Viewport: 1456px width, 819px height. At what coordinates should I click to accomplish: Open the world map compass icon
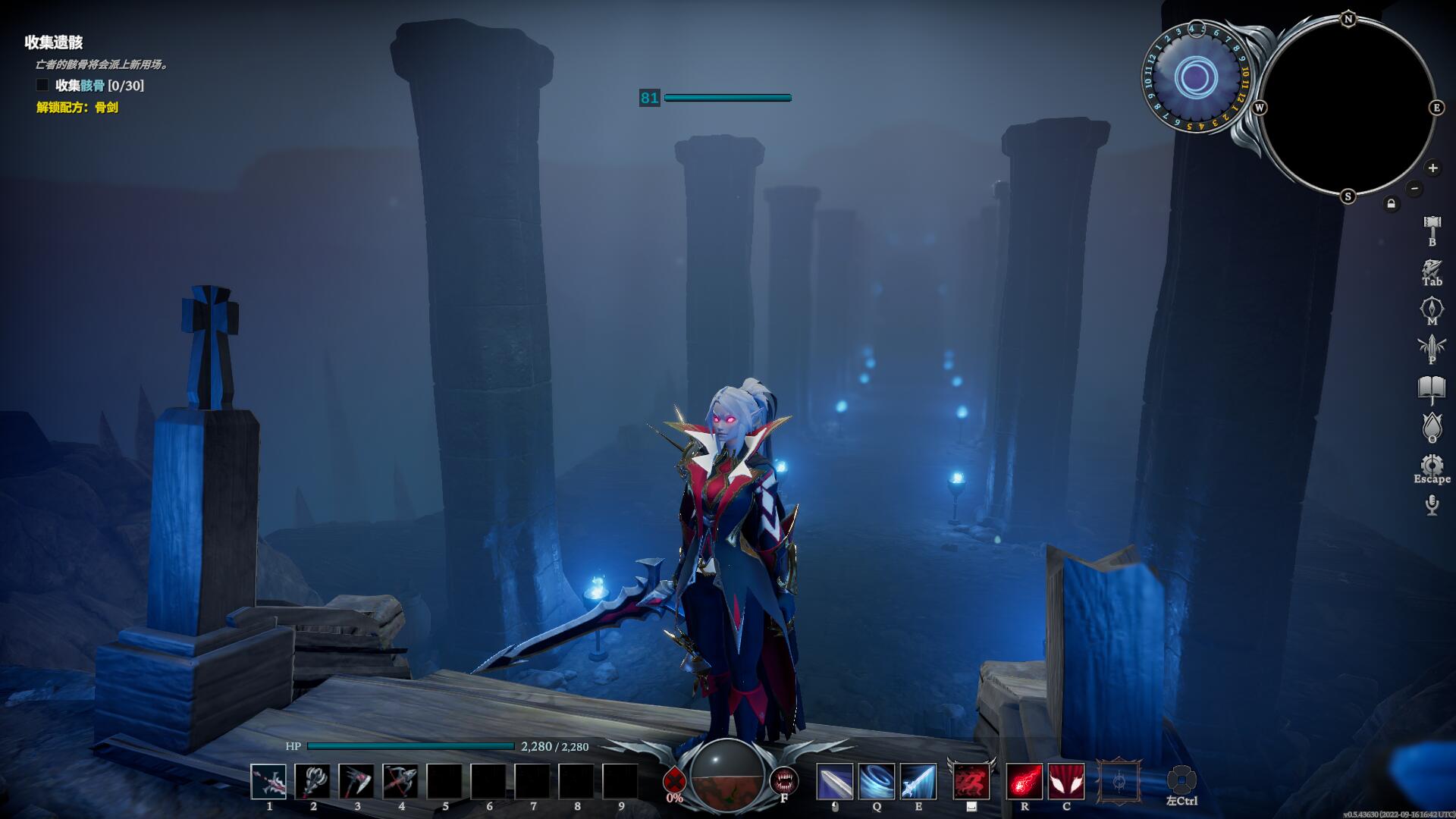tap(1432, 308)
